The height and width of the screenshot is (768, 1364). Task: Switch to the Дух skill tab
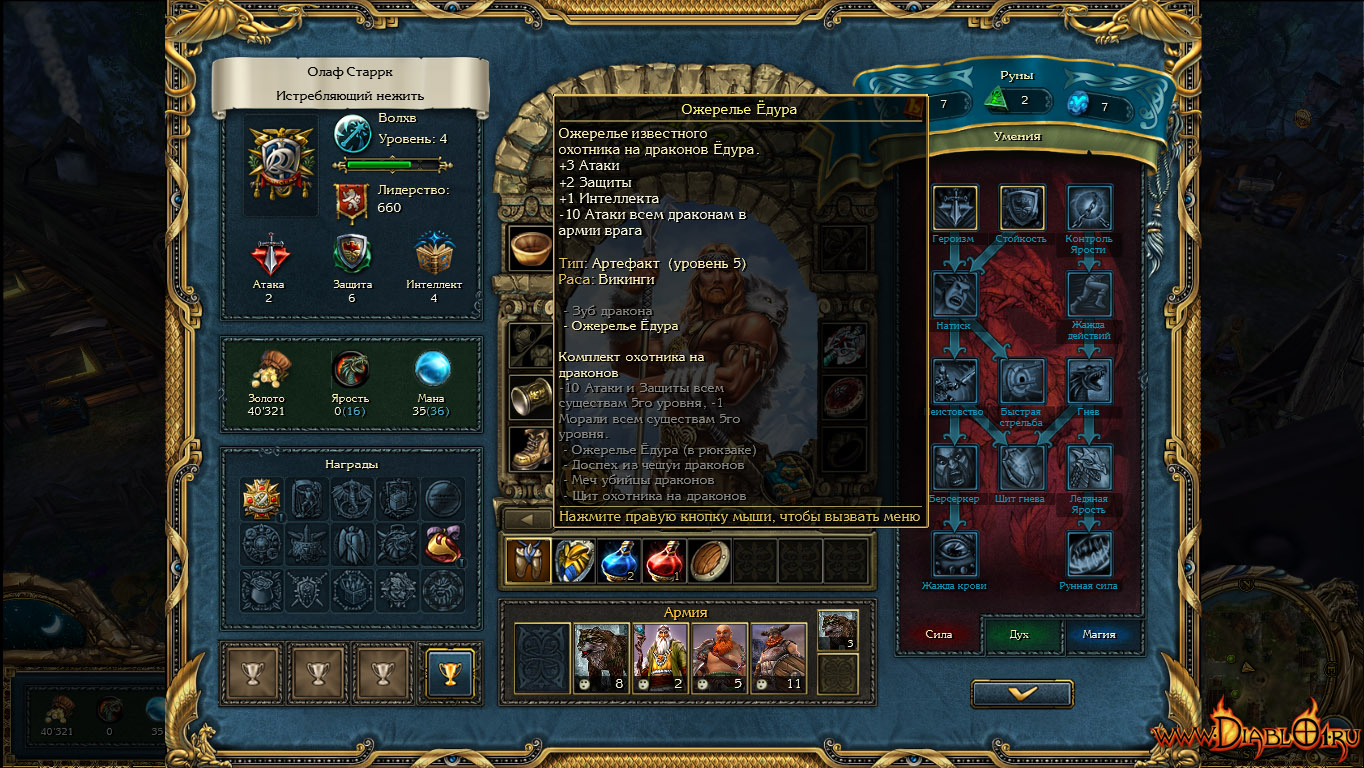click(x=1018, y=635)
